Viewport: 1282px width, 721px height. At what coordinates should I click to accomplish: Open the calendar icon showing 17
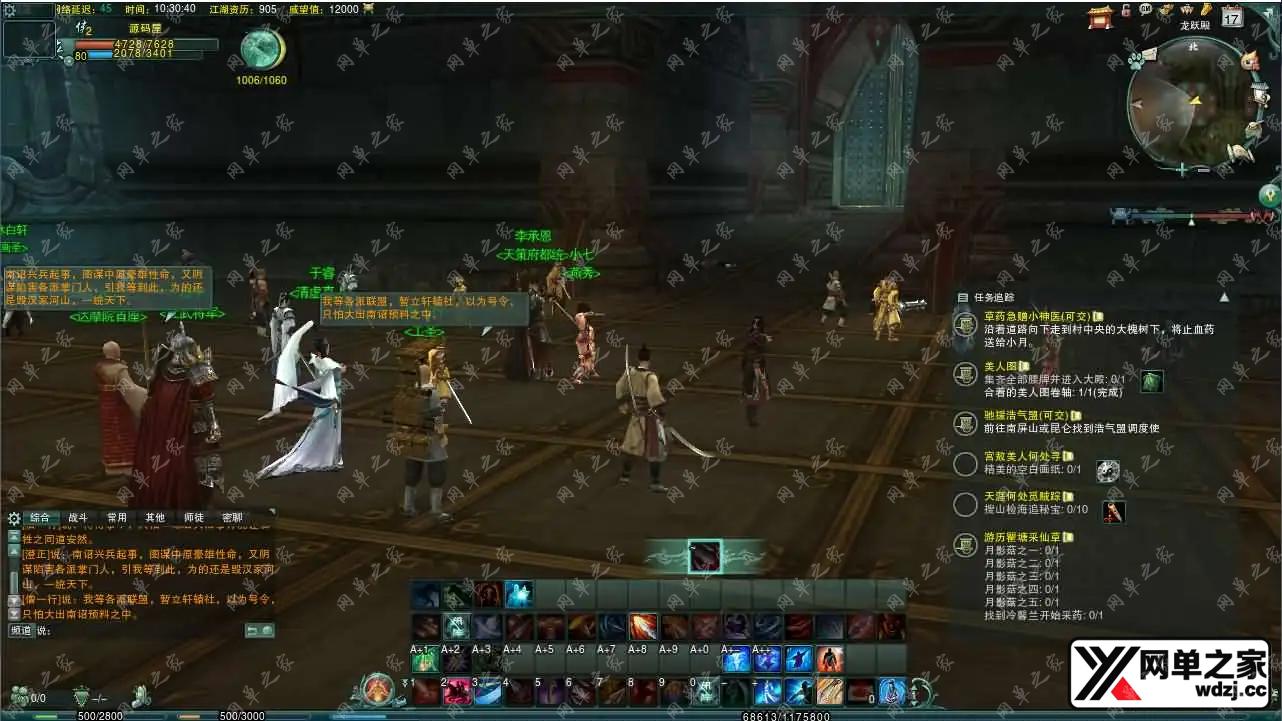(x=1232, y=15)
